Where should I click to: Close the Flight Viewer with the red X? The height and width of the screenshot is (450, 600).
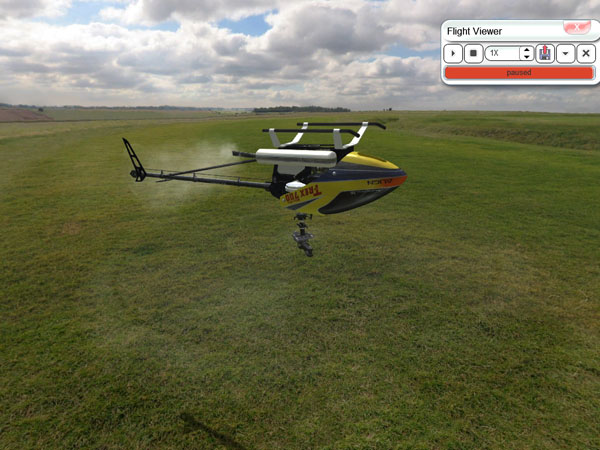point(576,28)
